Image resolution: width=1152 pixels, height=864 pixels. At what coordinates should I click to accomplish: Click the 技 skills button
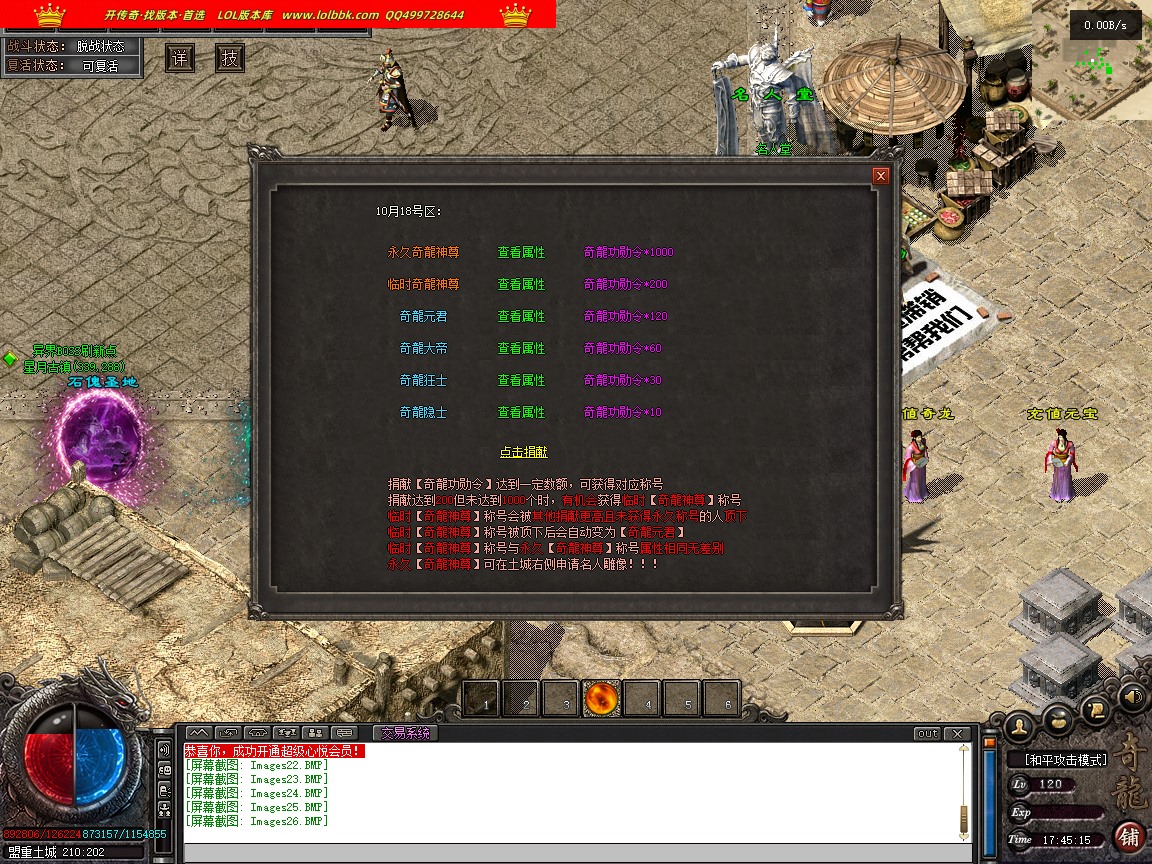click(230, 58)
